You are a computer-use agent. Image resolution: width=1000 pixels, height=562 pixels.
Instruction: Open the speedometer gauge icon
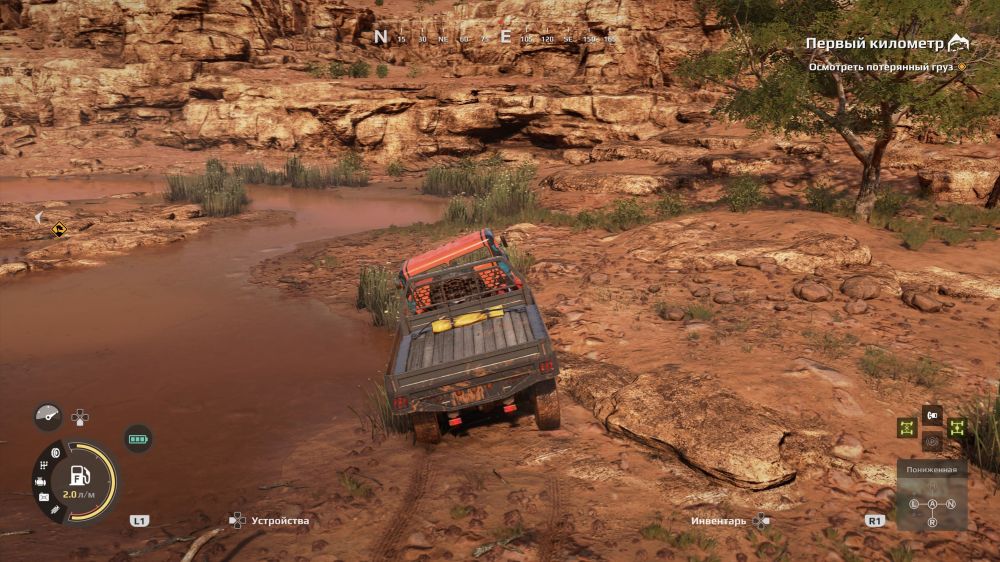coord(47,417)
